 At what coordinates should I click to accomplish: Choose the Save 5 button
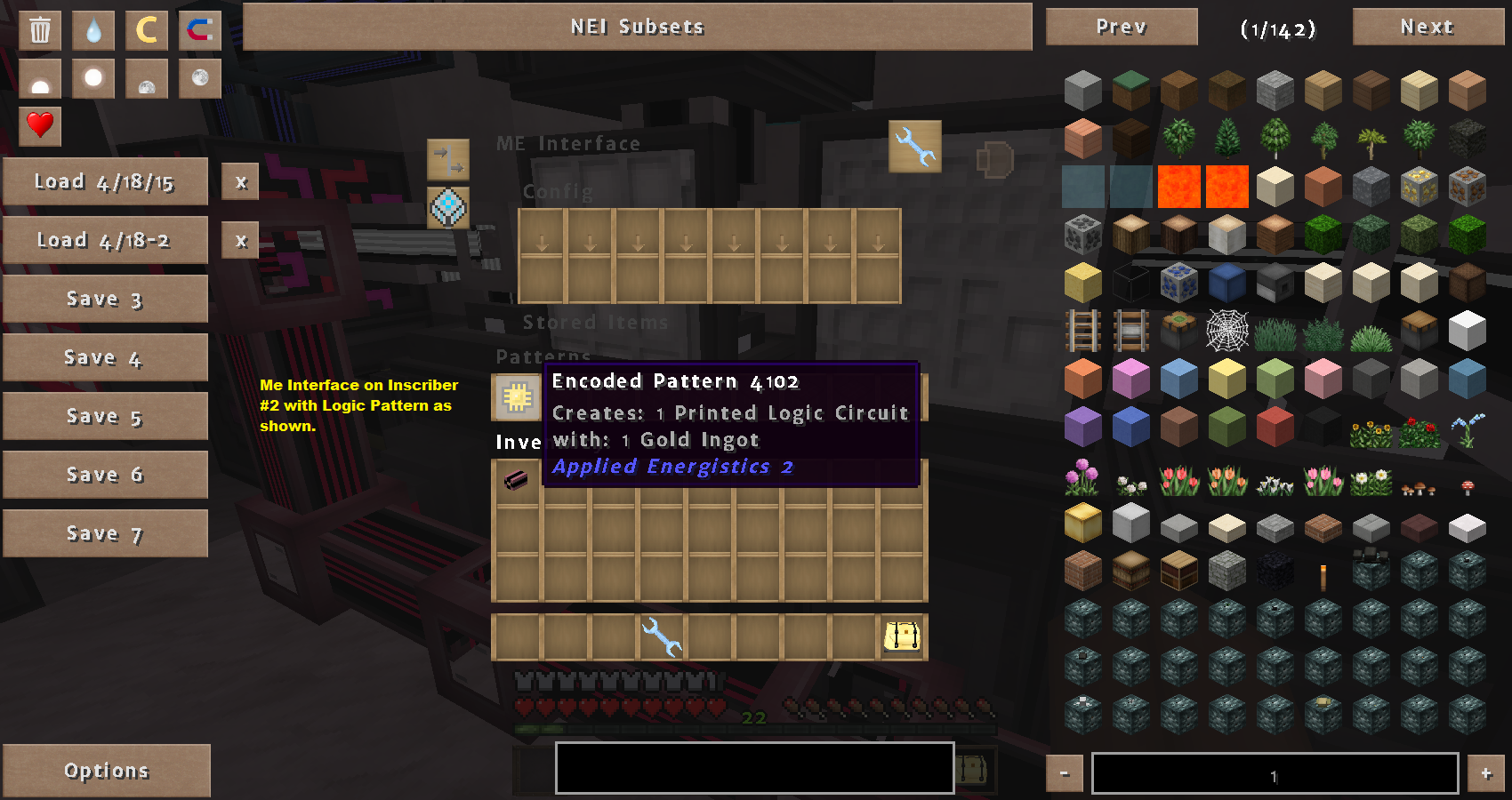tap(105, 416)
